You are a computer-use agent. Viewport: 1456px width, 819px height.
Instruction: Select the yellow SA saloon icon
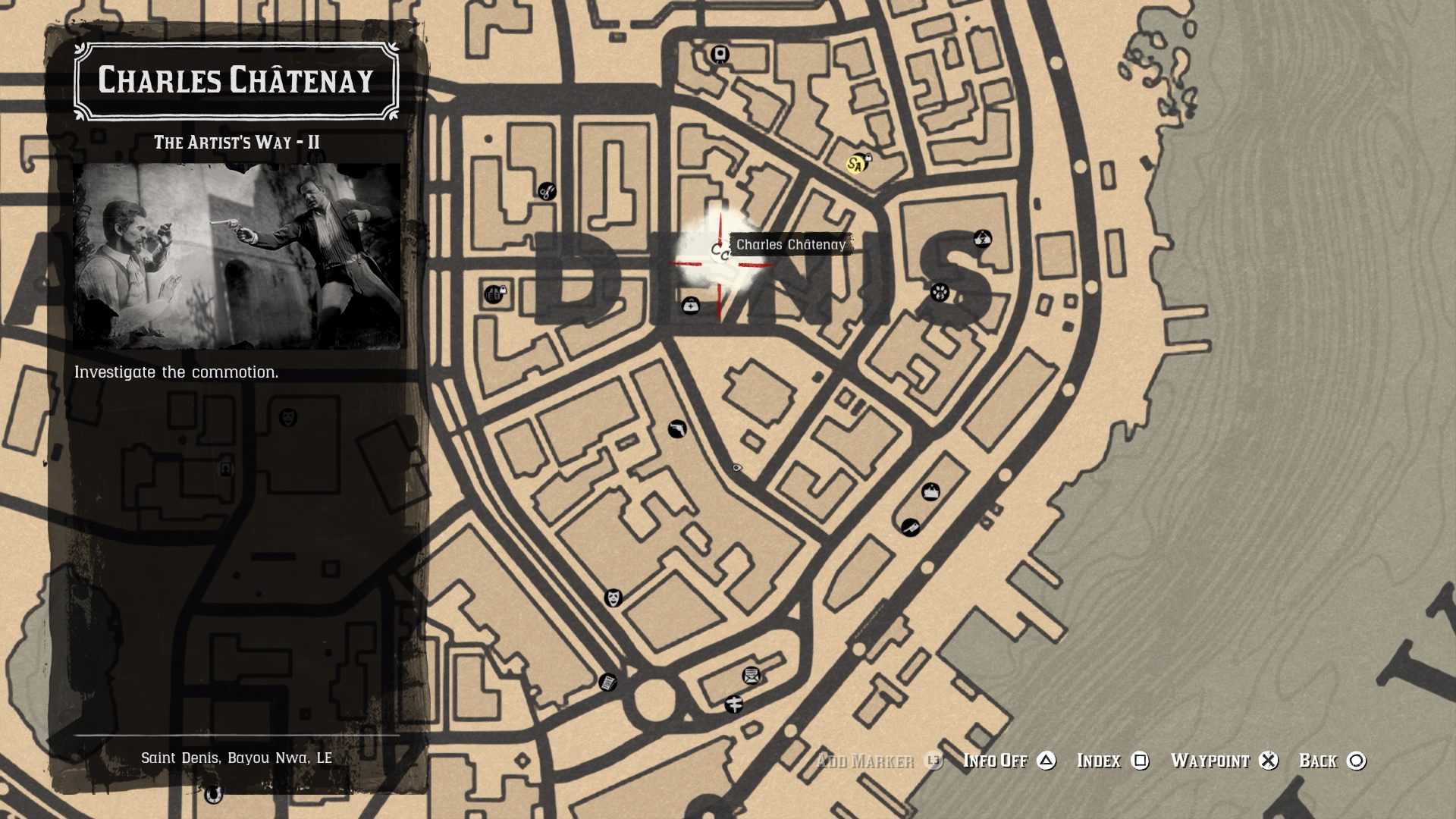(x=855, y=162)
